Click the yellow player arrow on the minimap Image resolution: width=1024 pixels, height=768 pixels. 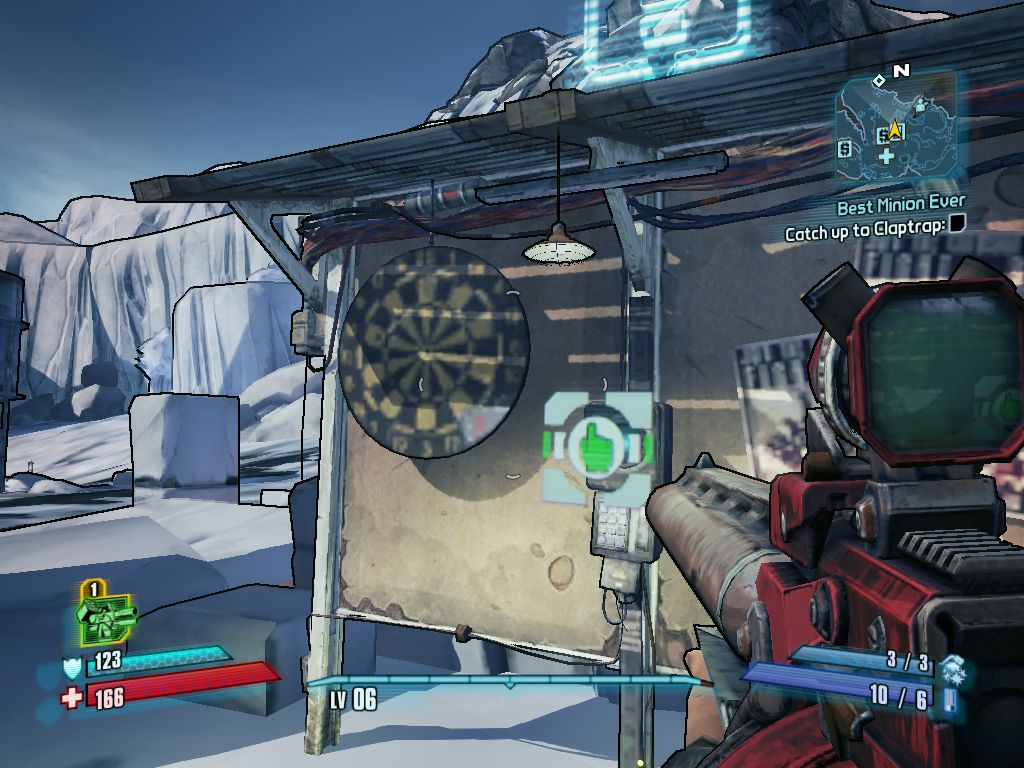(x=895, y=130)
